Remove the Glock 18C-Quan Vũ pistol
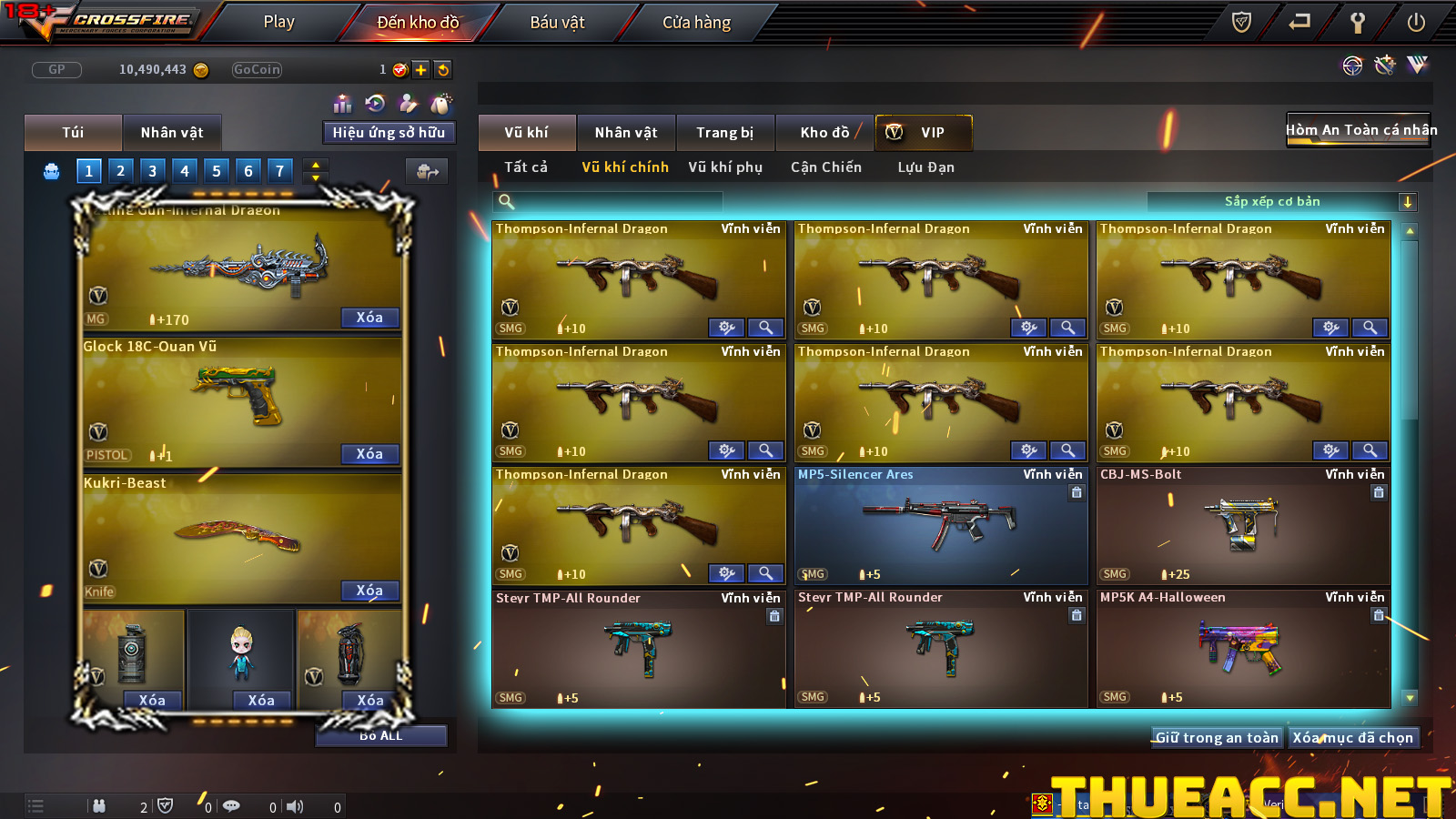Screen dimensions: 1456x819 point(369,454)
